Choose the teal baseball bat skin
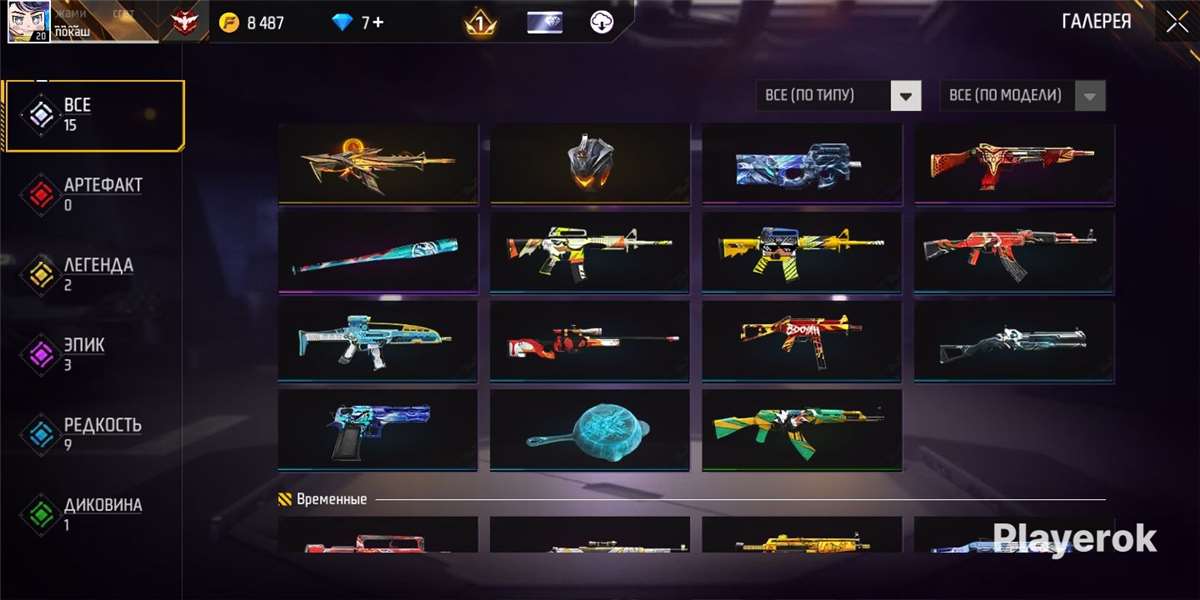The width and height of the screenshot is (1200, 600). [378, 252]
